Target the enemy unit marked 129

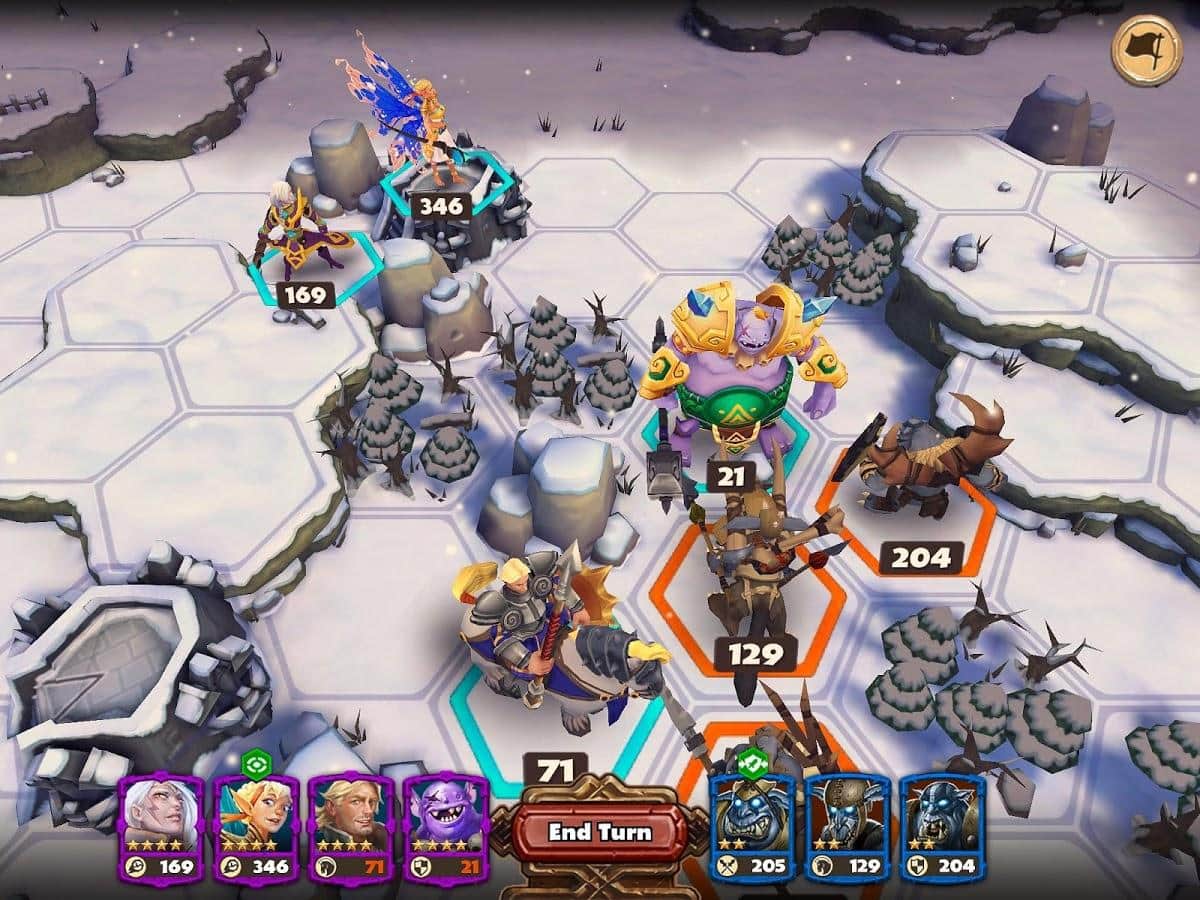coord(755,580)
